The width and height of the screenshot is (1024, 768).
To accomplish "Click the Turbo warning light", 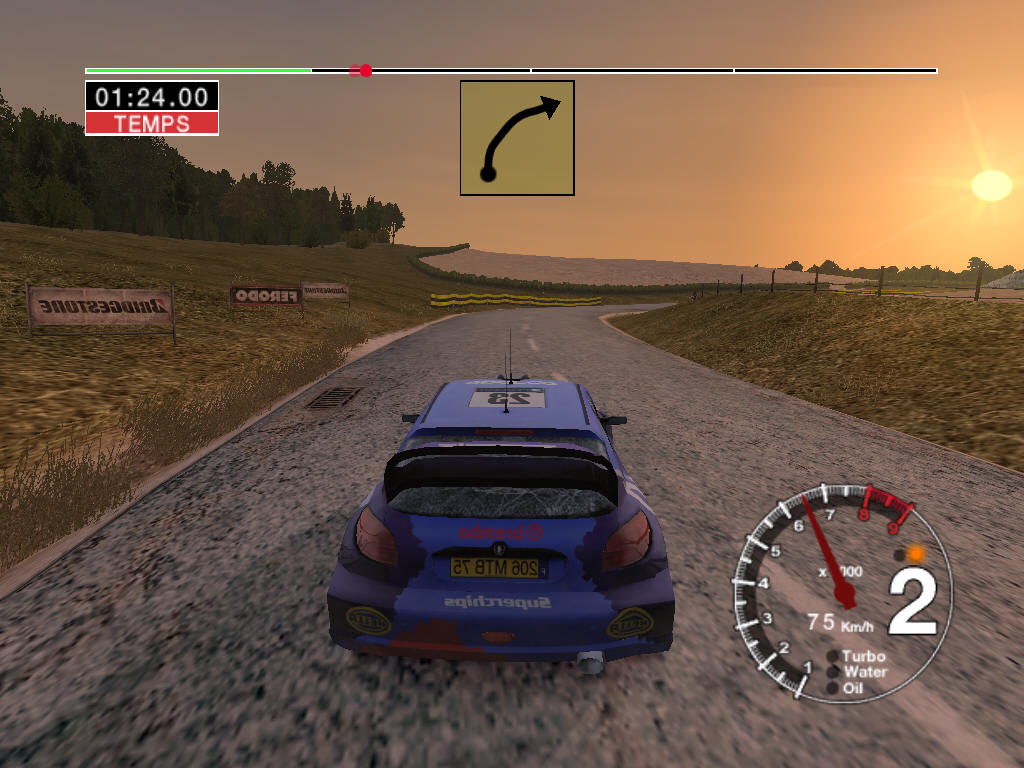I will [834, 657].
